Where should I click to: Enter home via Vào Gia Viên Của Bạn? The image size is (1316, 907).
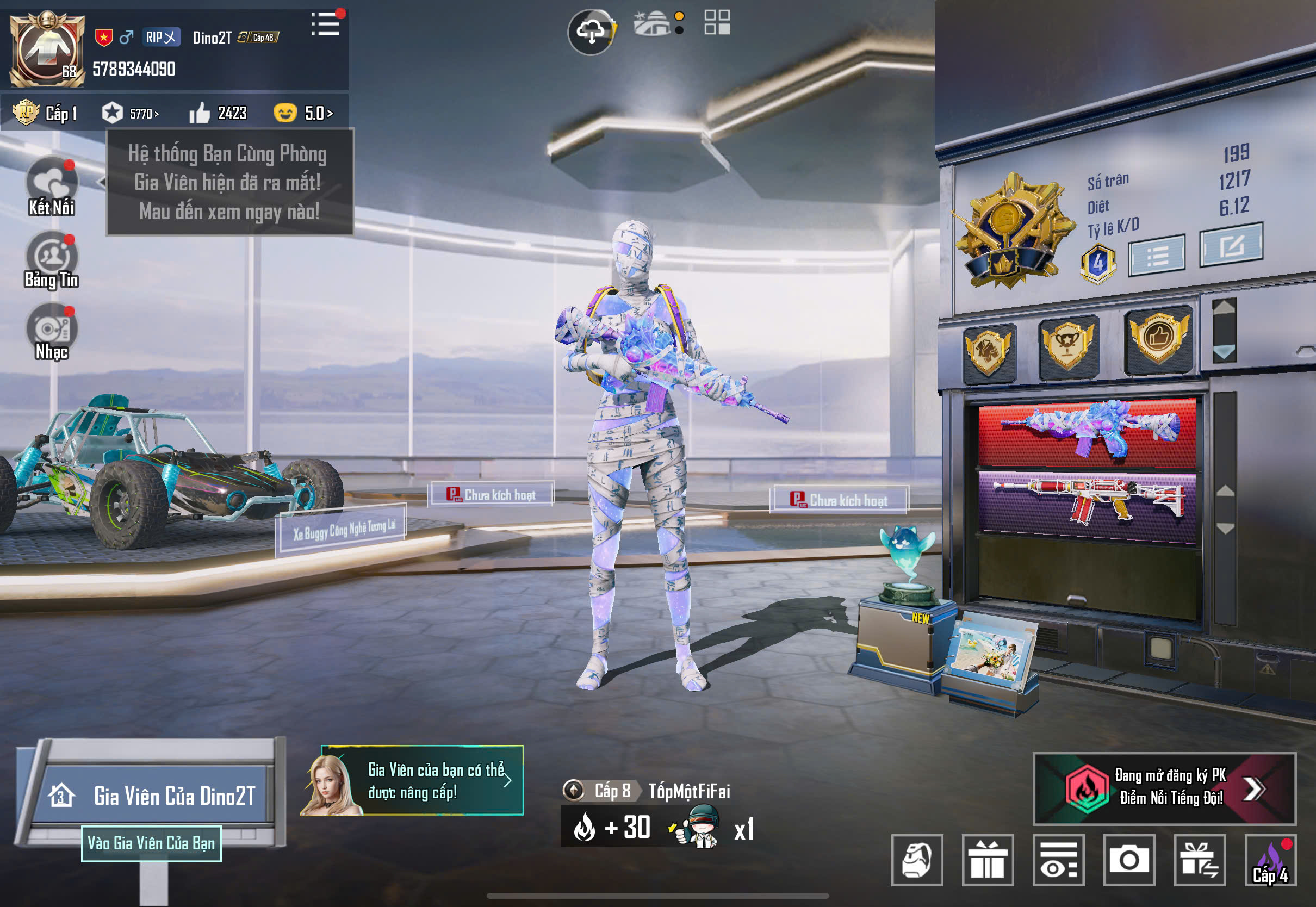pos(151,843)
